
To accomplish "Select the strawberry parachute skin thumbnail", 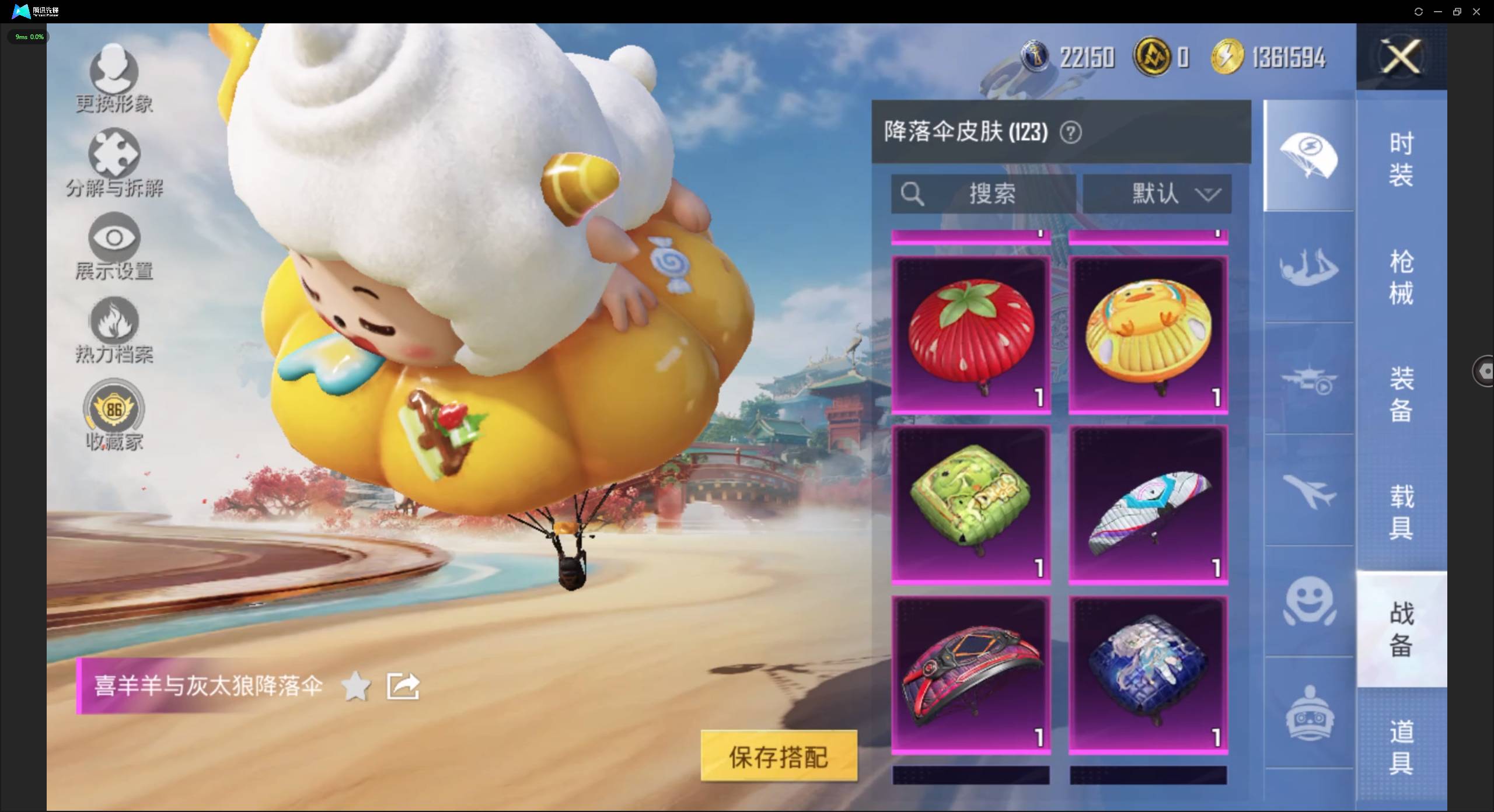I will coord(971,332).
